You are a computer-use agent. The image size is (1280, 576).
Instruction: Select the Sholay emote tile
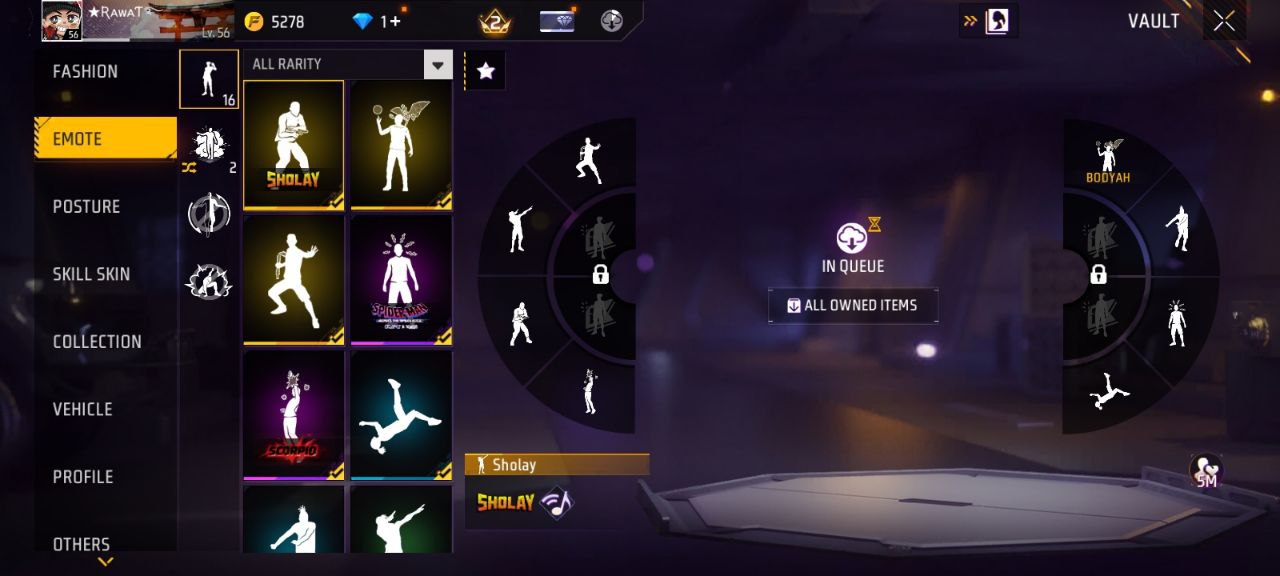[294, 145]
